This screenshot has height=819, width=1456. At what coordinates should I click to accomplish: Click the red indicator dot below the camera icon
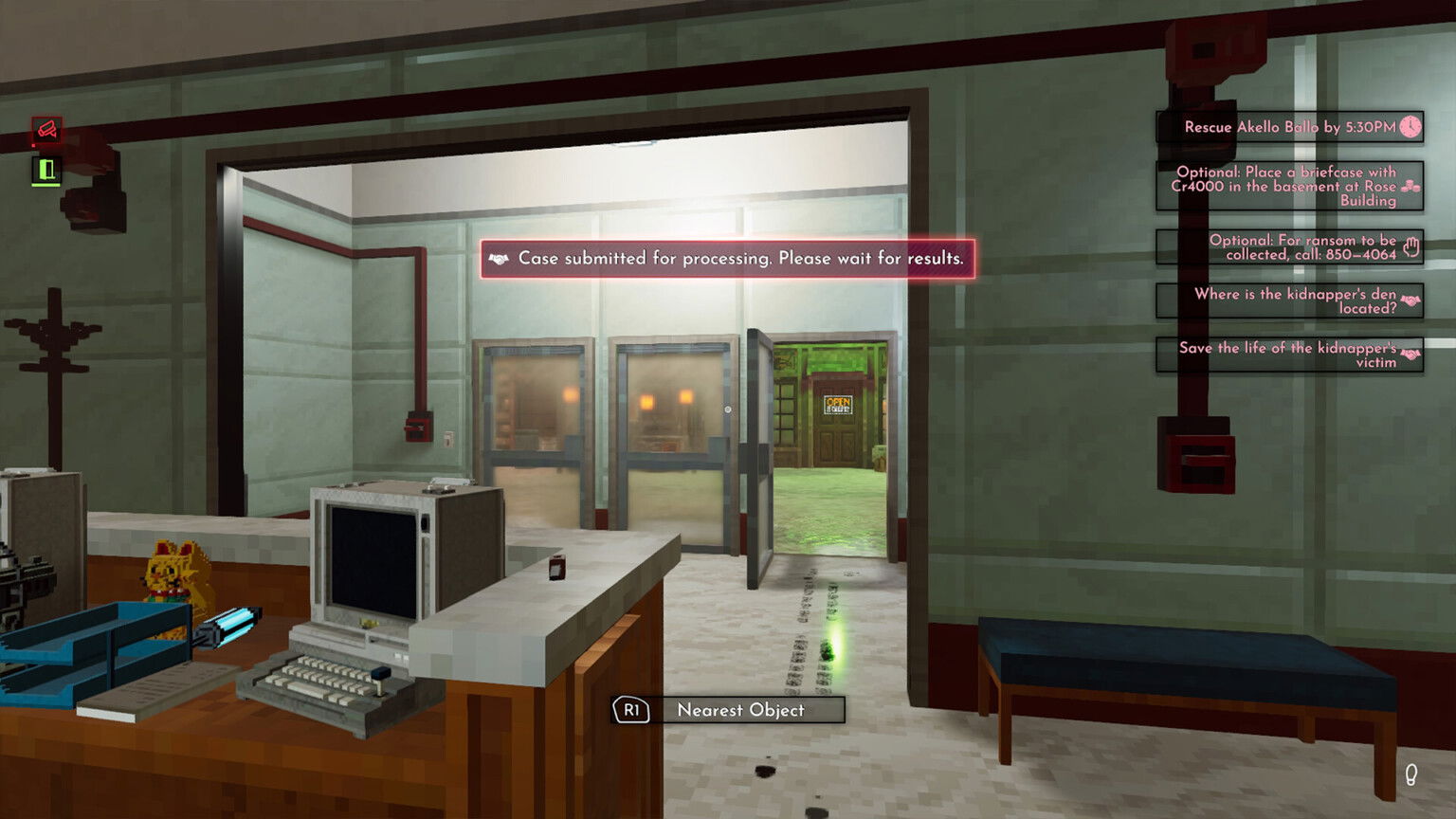(x=33, y=145)
